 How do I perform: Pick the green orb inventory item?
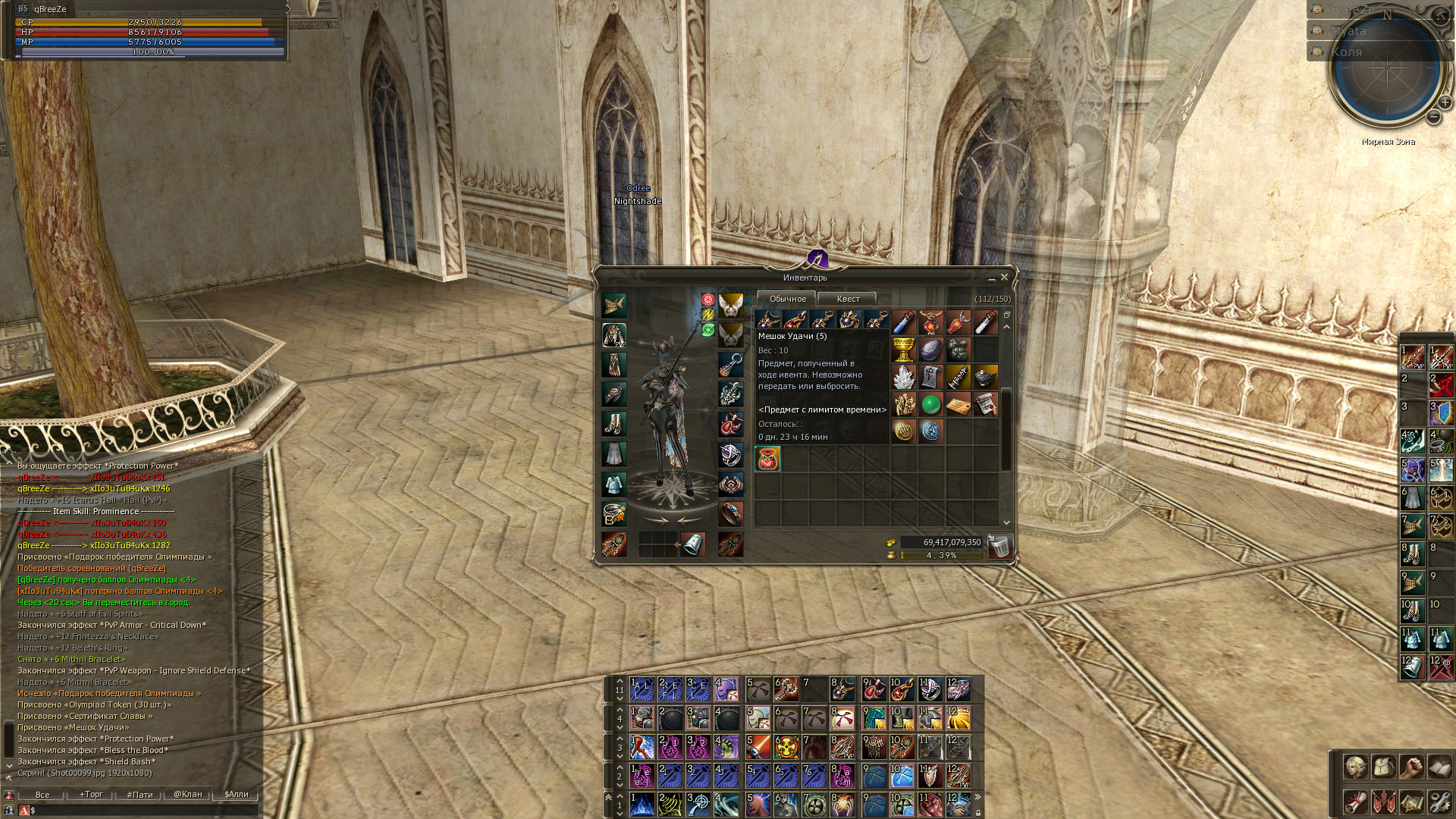[930, 404]
